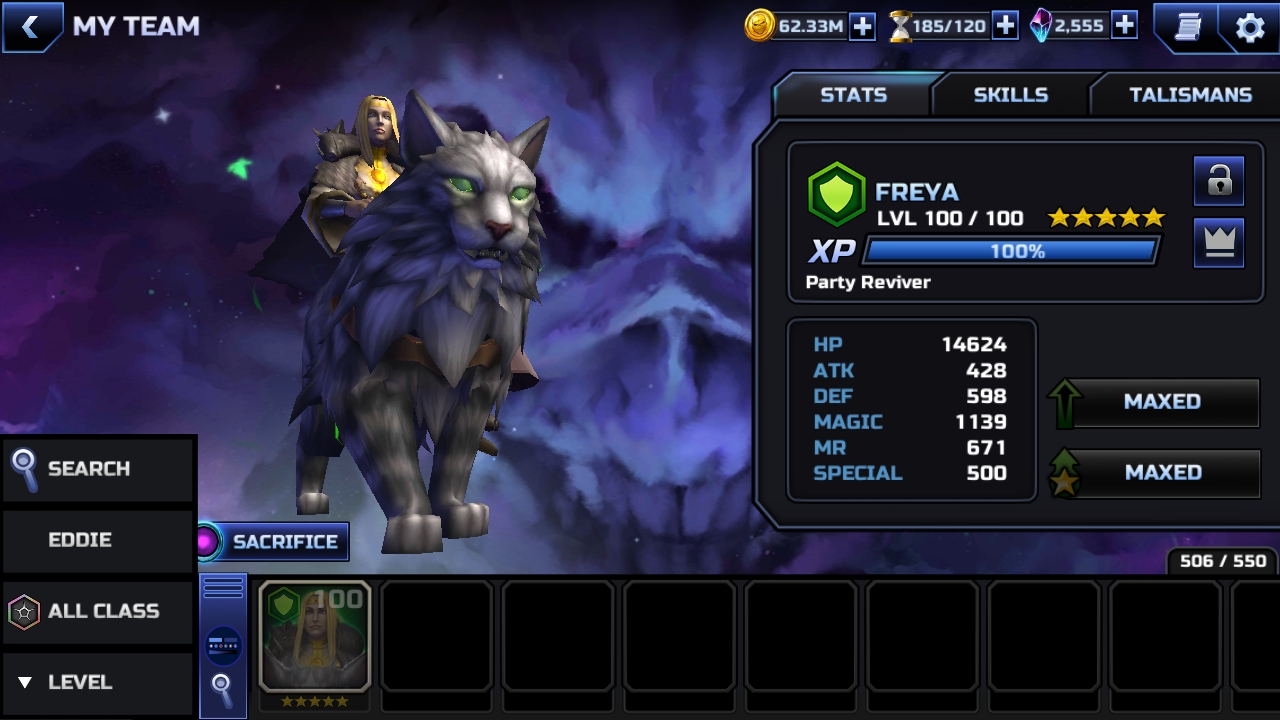1280x720 pixels.
Task: Switch to the Skills tab
Action: click(1010, 95)
